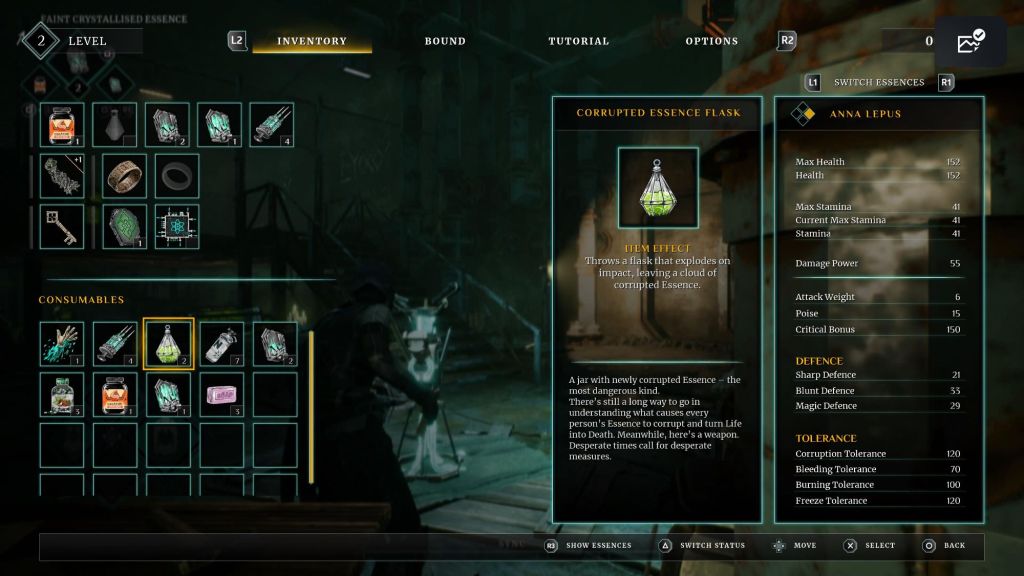This screenshot has width=1024, height=576.
Task: Select the plain dark ring slot
Action: pos(177,176)
